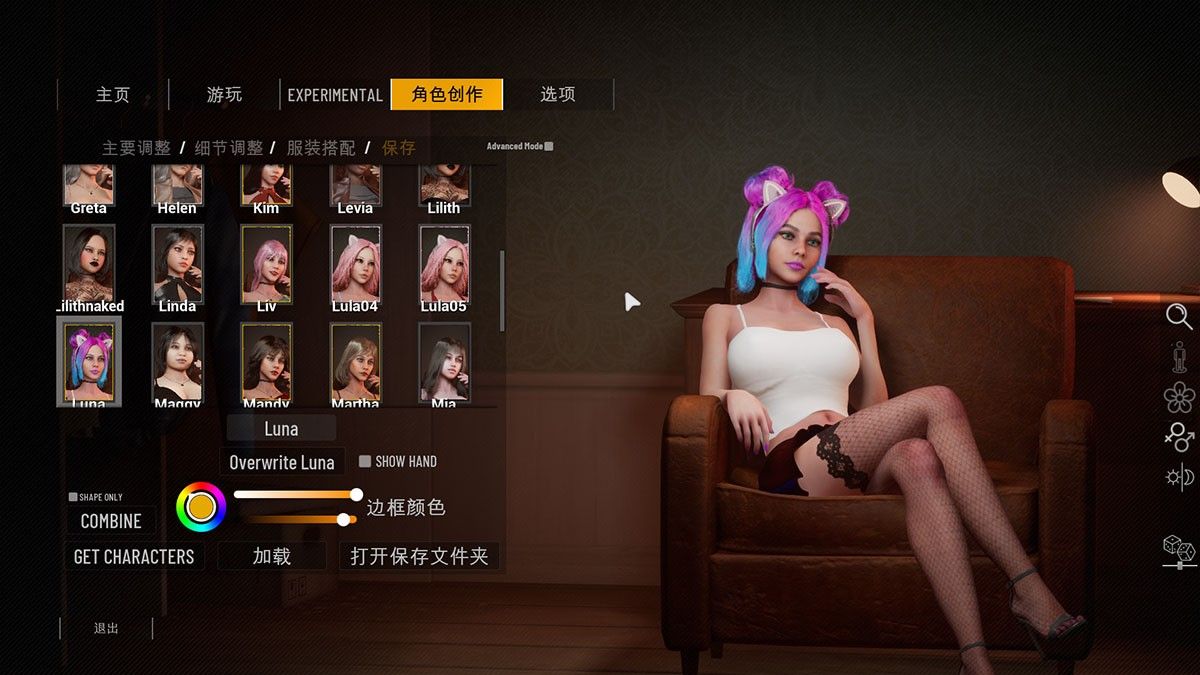Click the GET CHARACTERS button

point(134,557)
